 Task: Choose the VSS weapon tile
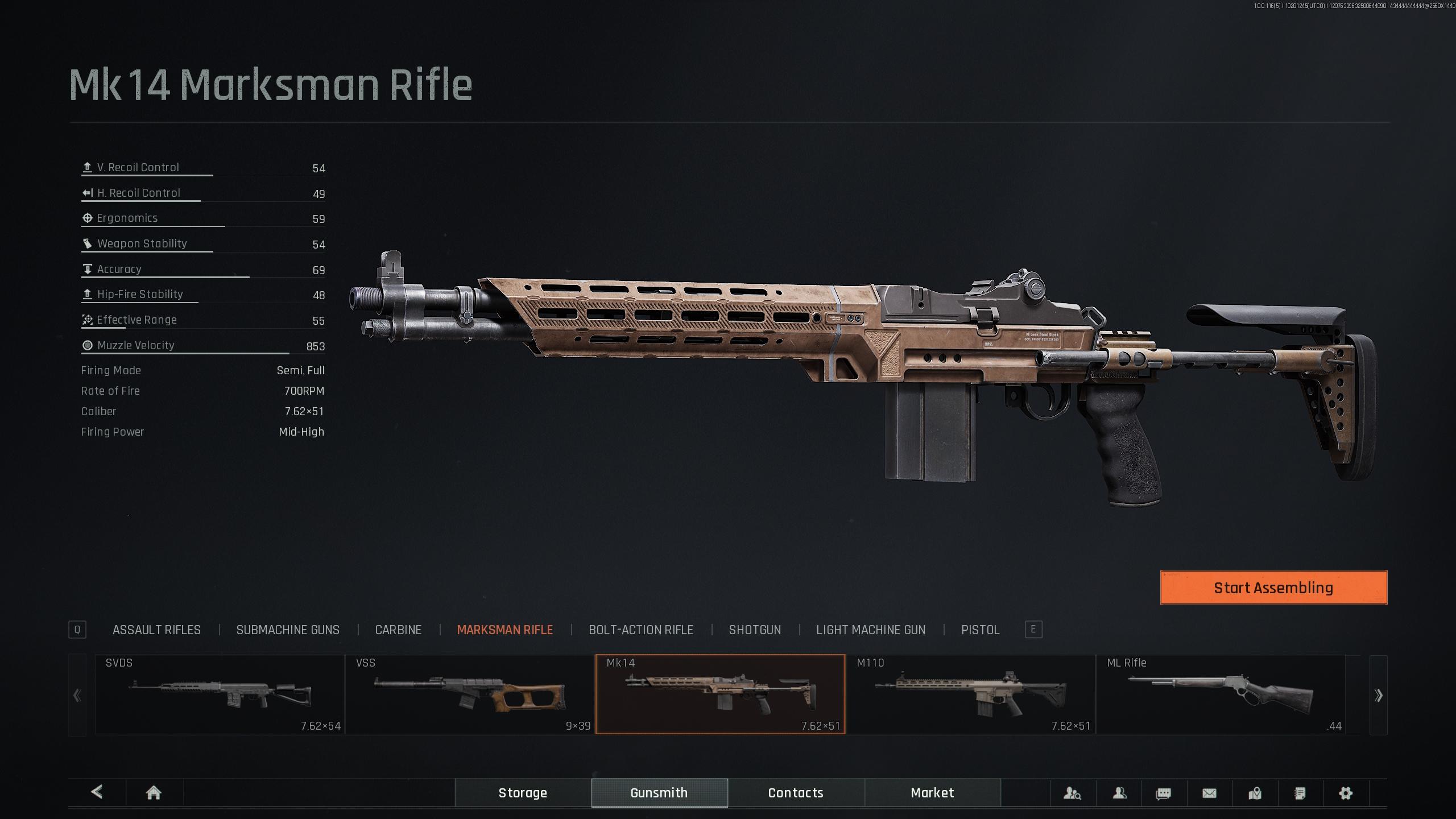tap(470, 694)
